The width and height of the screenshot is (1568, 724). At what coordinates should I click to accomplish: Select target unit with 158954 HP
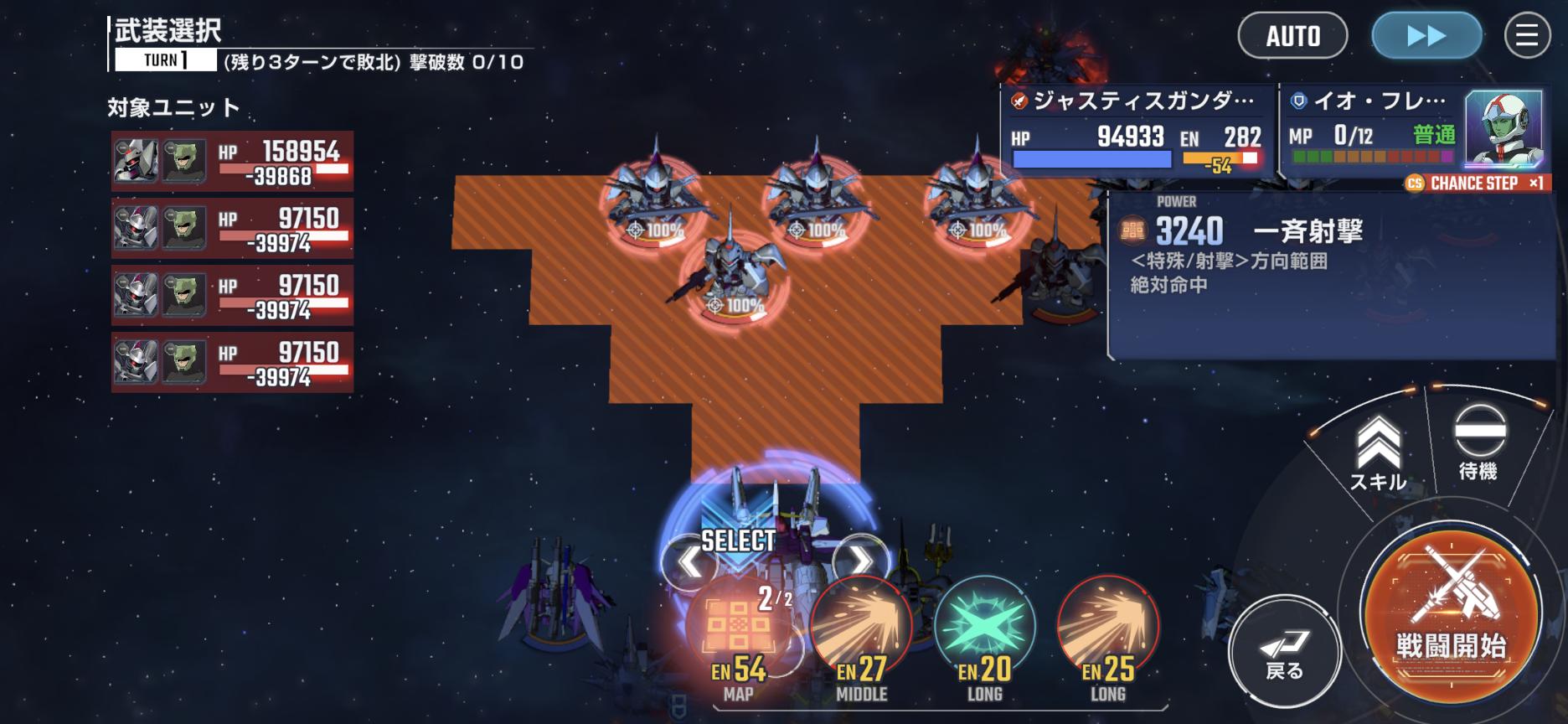point(232,161)
